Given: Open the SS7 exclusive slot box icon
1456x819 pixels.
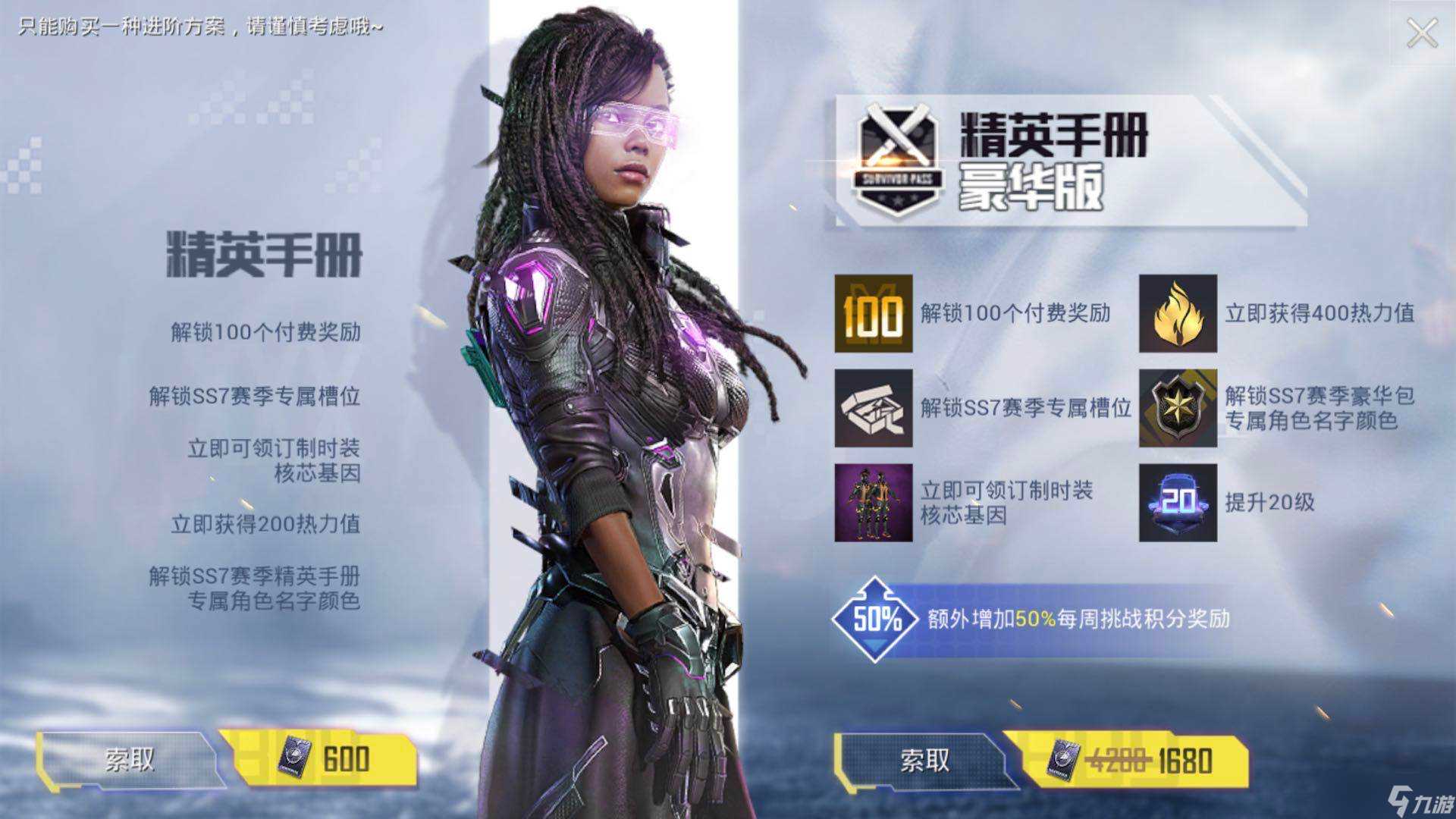Looking at the screenshot, I should coord(873,408).
